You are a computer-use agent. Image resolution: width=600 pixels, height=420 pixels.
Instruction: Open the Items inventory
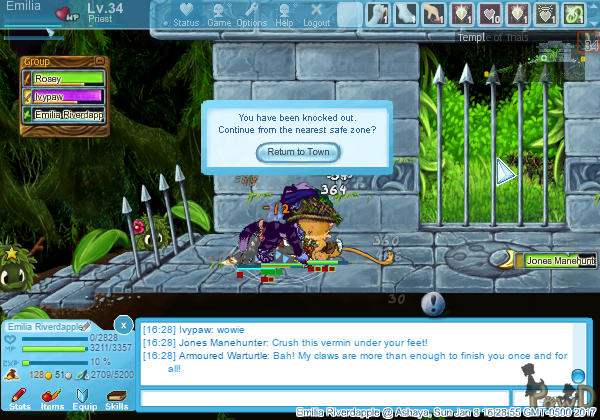pyautogui.click(x=50, y=398)
